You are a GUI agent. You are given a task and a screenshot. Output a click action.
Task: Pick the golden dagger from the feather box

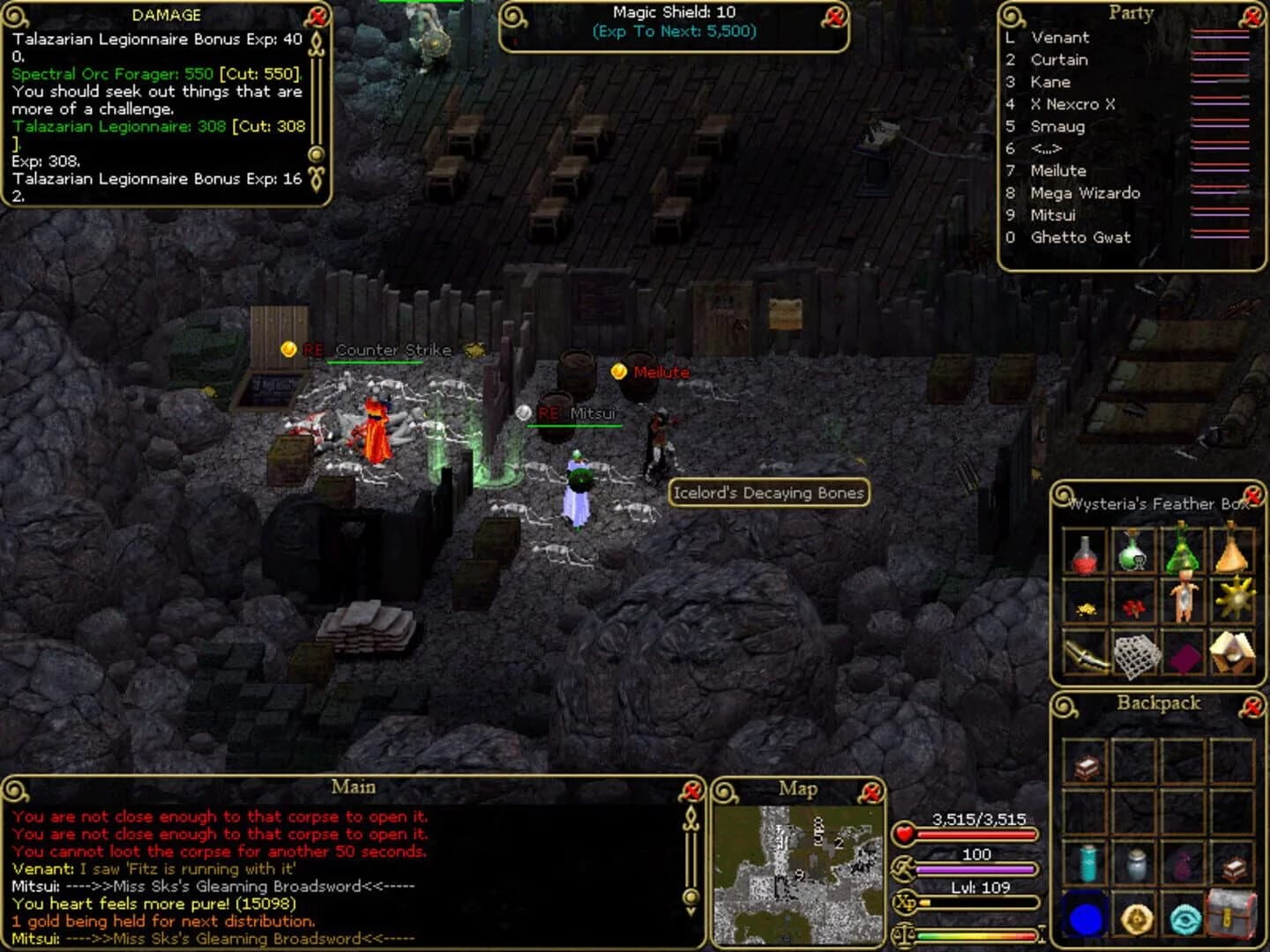1085,655
